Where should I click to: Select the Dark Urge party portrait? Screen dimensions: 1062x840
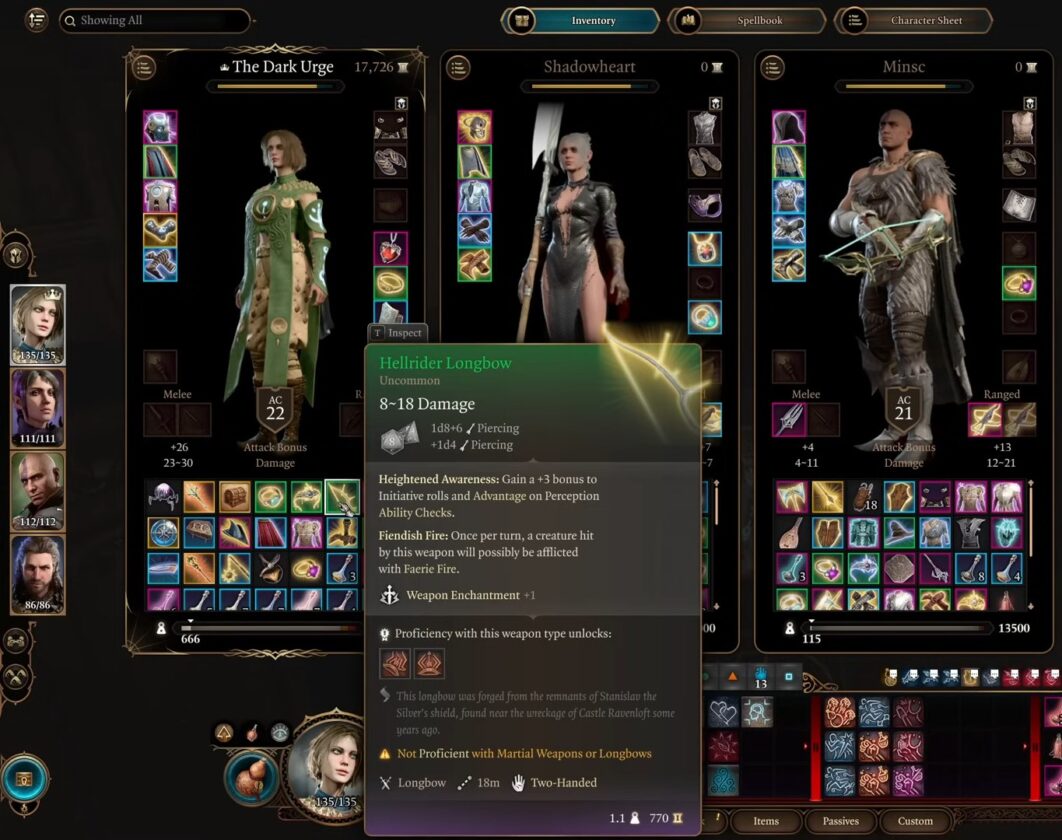point(38,323)
